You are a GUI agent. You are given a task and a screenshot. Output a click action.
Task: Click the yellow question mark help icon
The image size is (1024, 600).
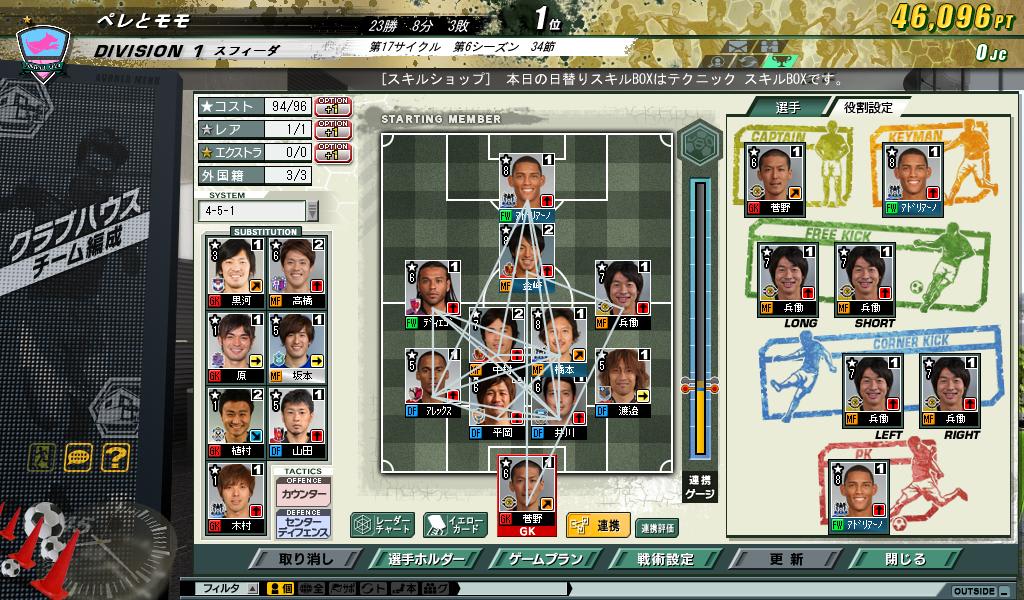(115, 458)
